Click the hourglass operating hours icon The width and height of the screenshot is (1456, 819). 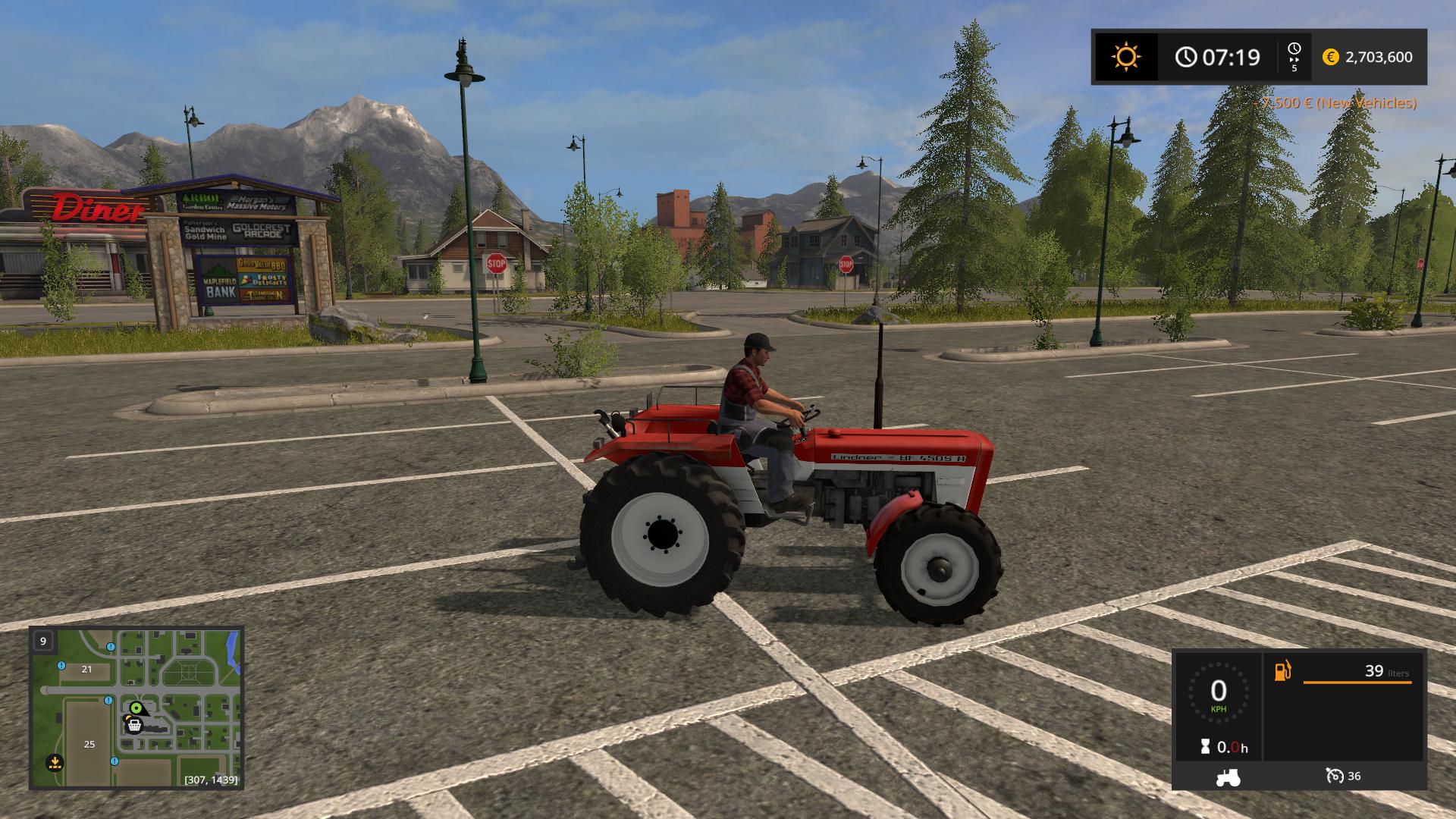[1205, 747]
